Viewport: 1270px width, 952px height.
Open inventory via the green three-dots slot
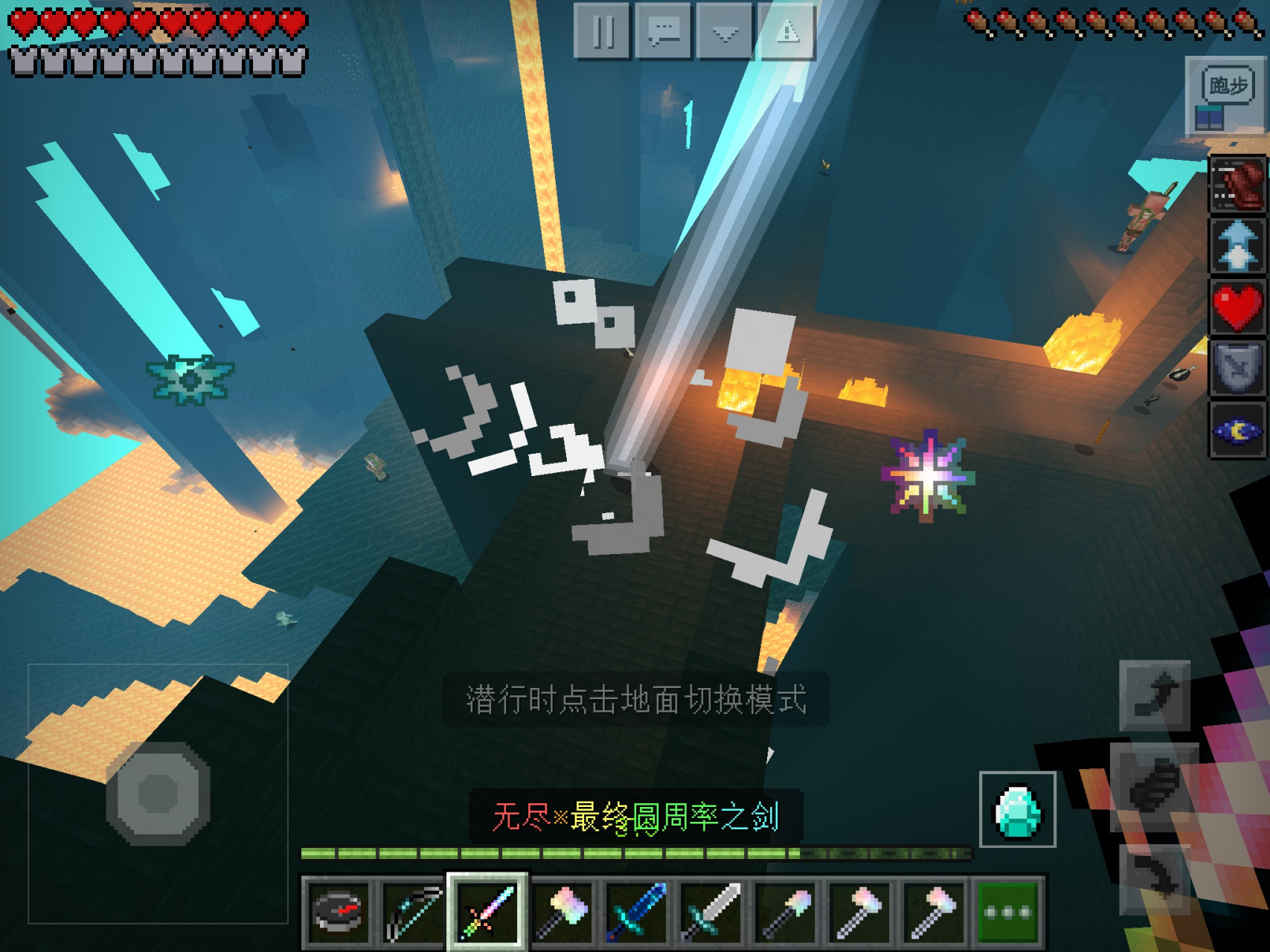(1008, 911)
